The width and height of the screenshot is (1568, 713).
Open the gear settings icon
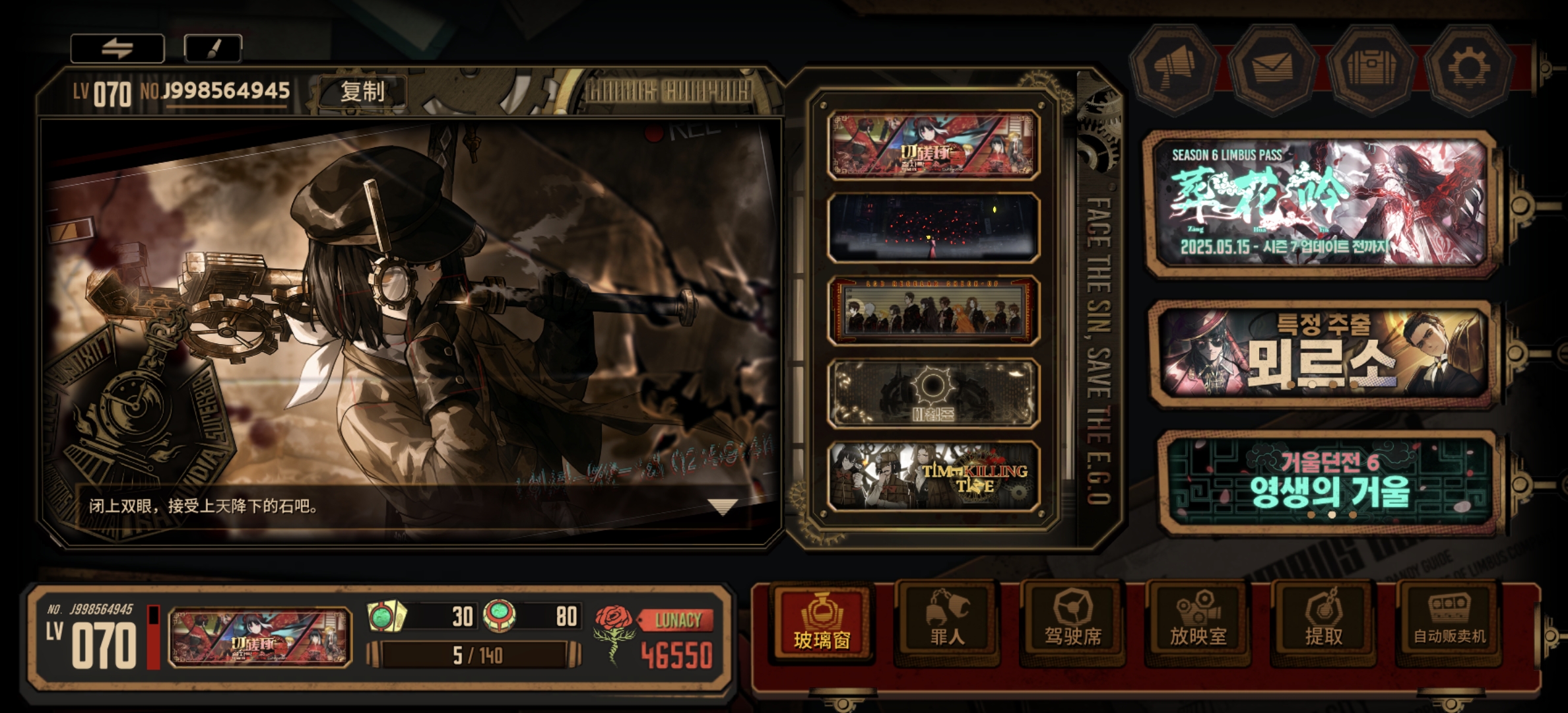click(1468, 67)
